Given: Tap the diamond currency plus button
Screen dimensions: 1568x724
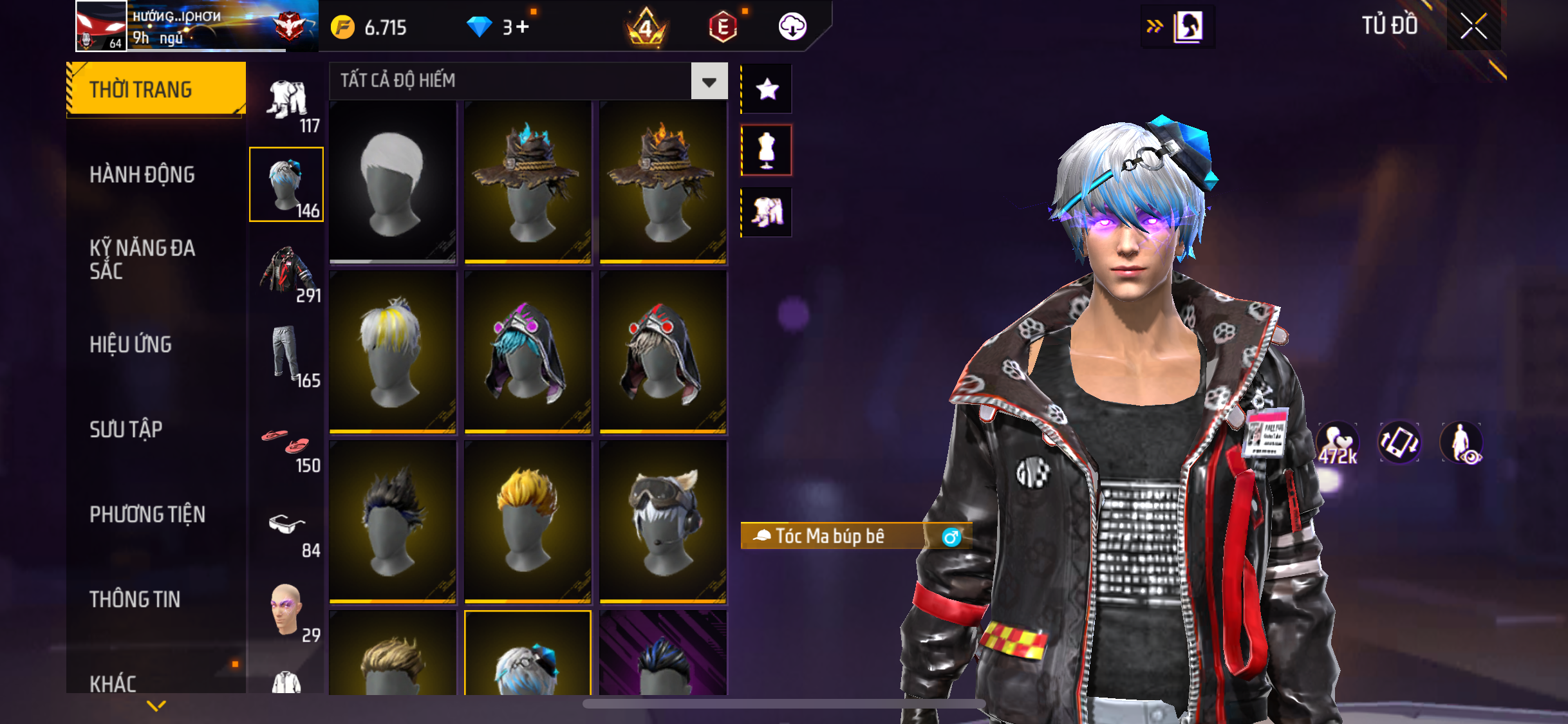Looking at the screenshot, I should [x=522, y=27].
